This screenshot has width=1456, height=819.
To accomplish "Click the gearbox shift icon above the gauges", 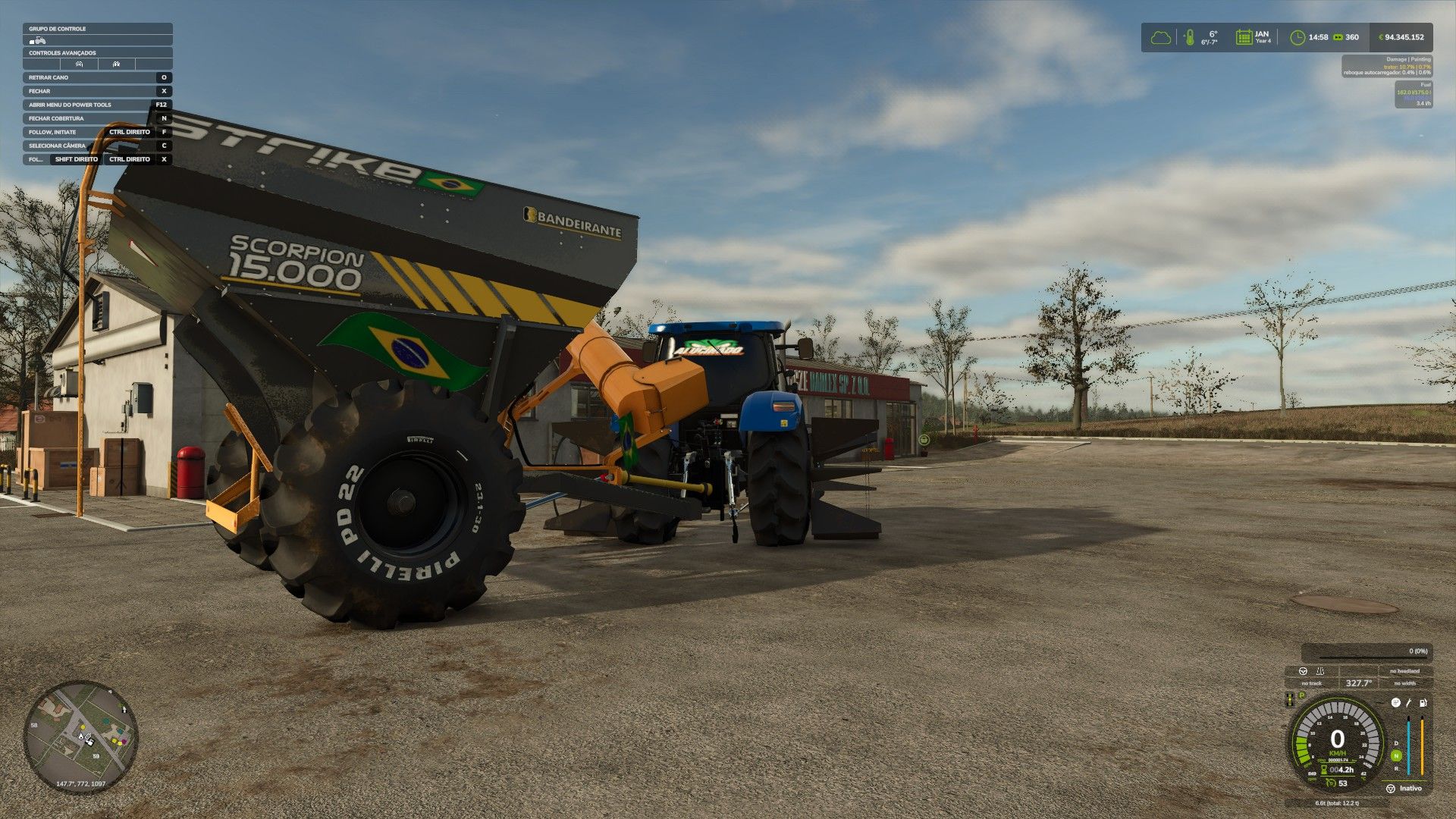I will [x=1395, y=703].
